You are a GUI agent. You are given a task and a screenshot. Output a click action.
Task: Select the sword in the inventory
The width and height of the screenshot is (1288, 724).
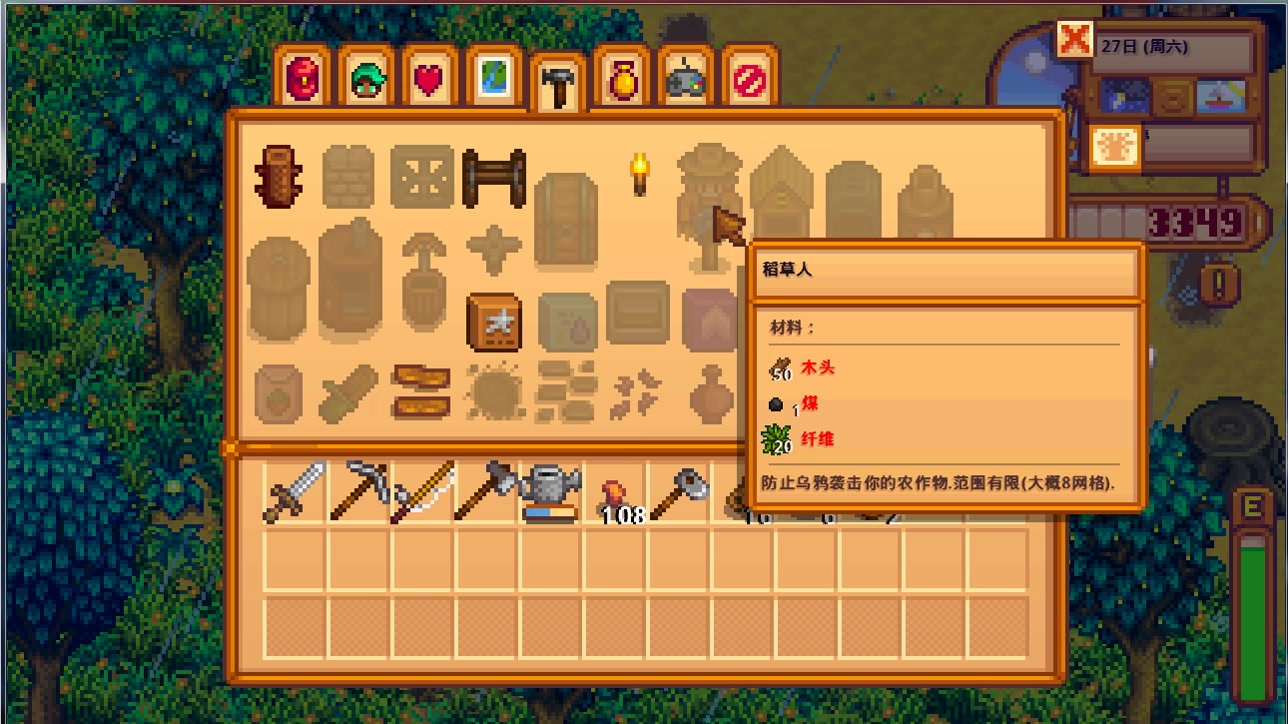[x=295, y=491]
